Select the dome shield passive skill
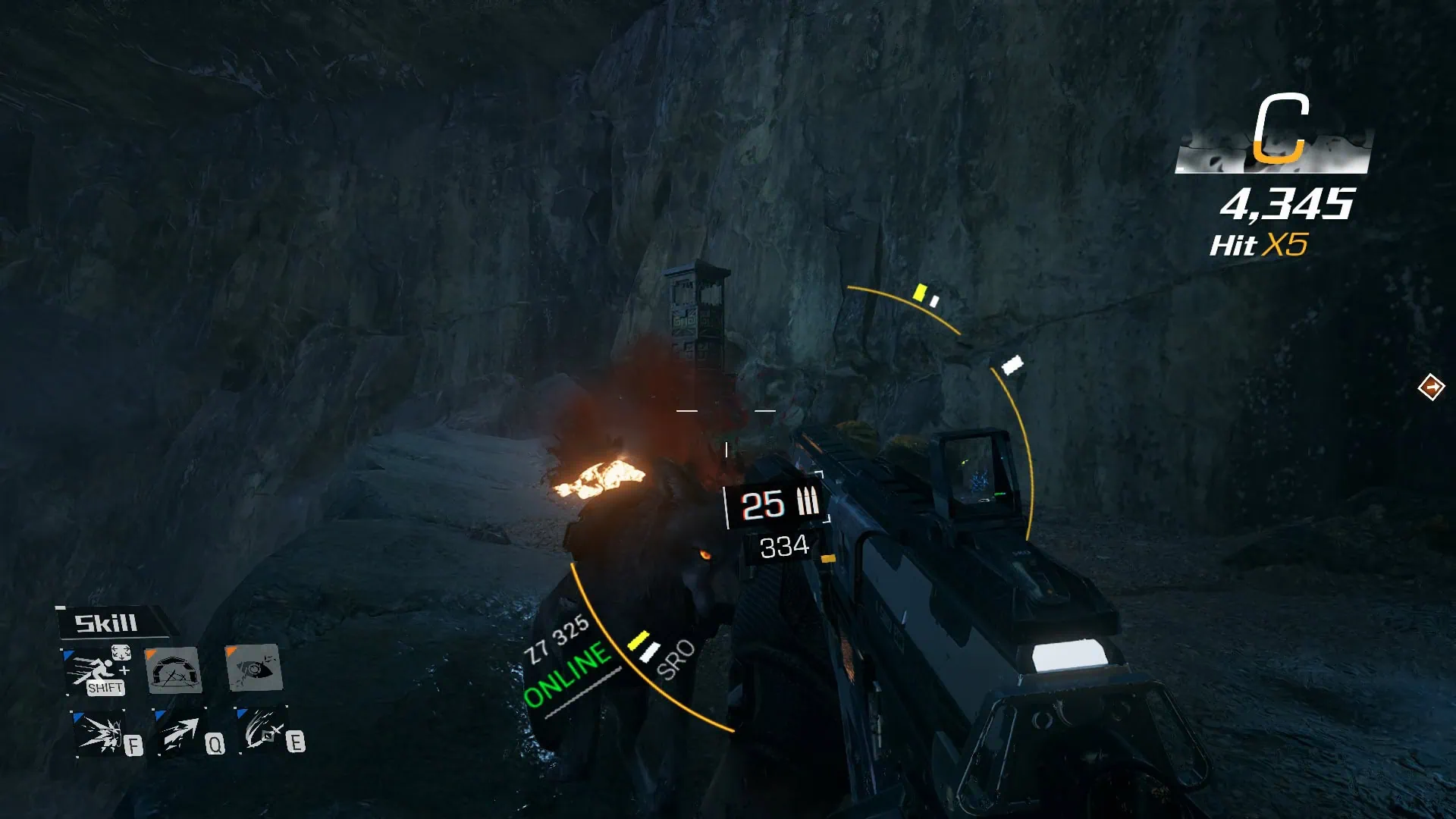The height and width of the screenshot is (819, 1456). point(174,670)
